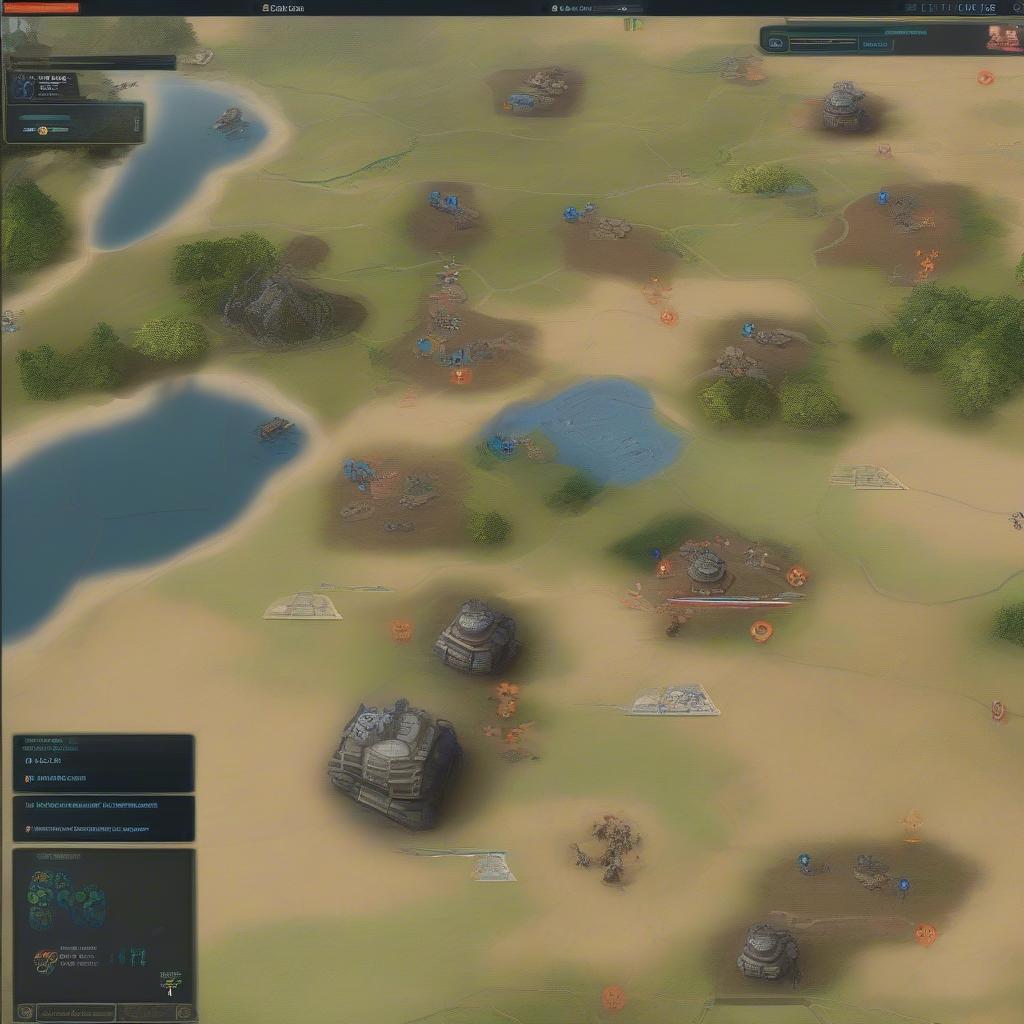Click the round icon at bottom-left panel's left corner

25,1012
